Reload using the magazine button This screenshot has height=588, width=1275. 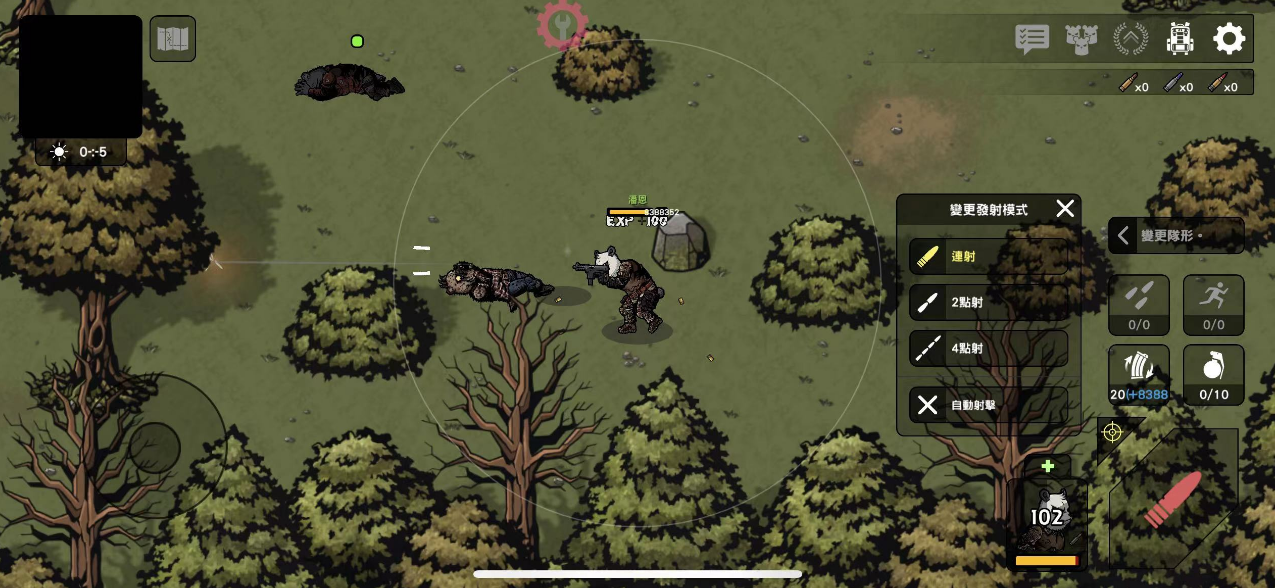click(1139, 374)
